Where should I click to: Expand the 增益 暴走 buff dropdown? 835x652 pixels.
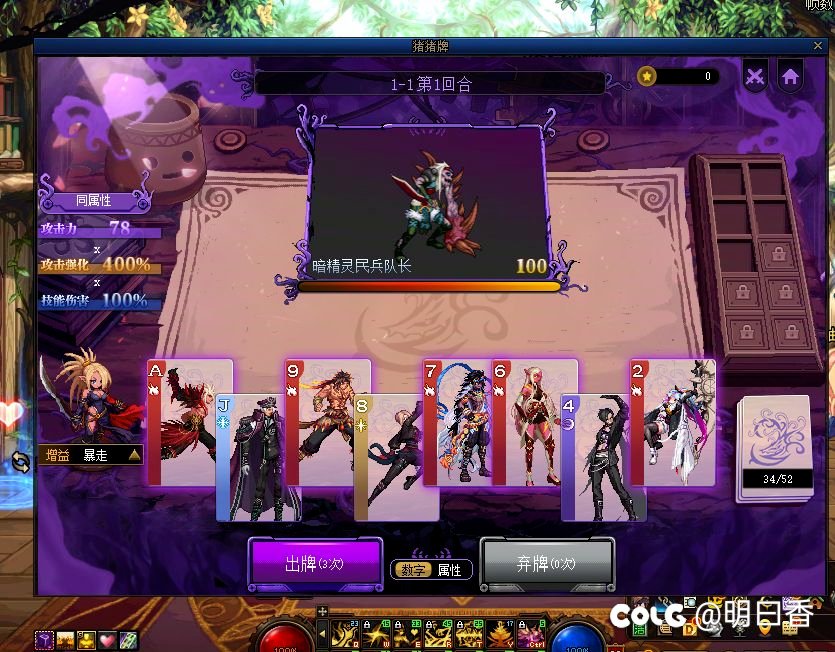tap(134, 455)
